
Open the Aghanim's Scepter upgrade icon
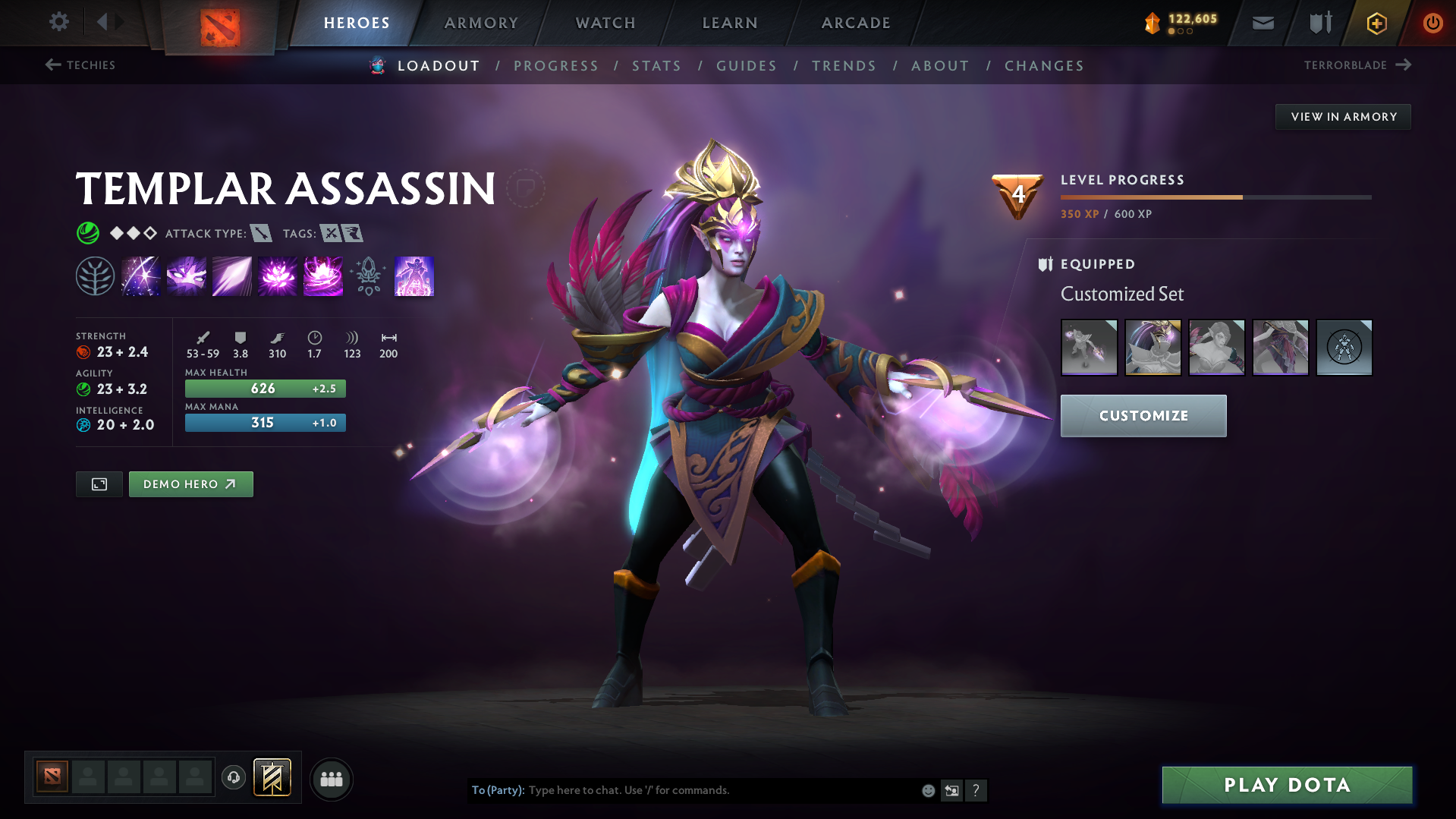pyautogui.click(x=368, y=276)
